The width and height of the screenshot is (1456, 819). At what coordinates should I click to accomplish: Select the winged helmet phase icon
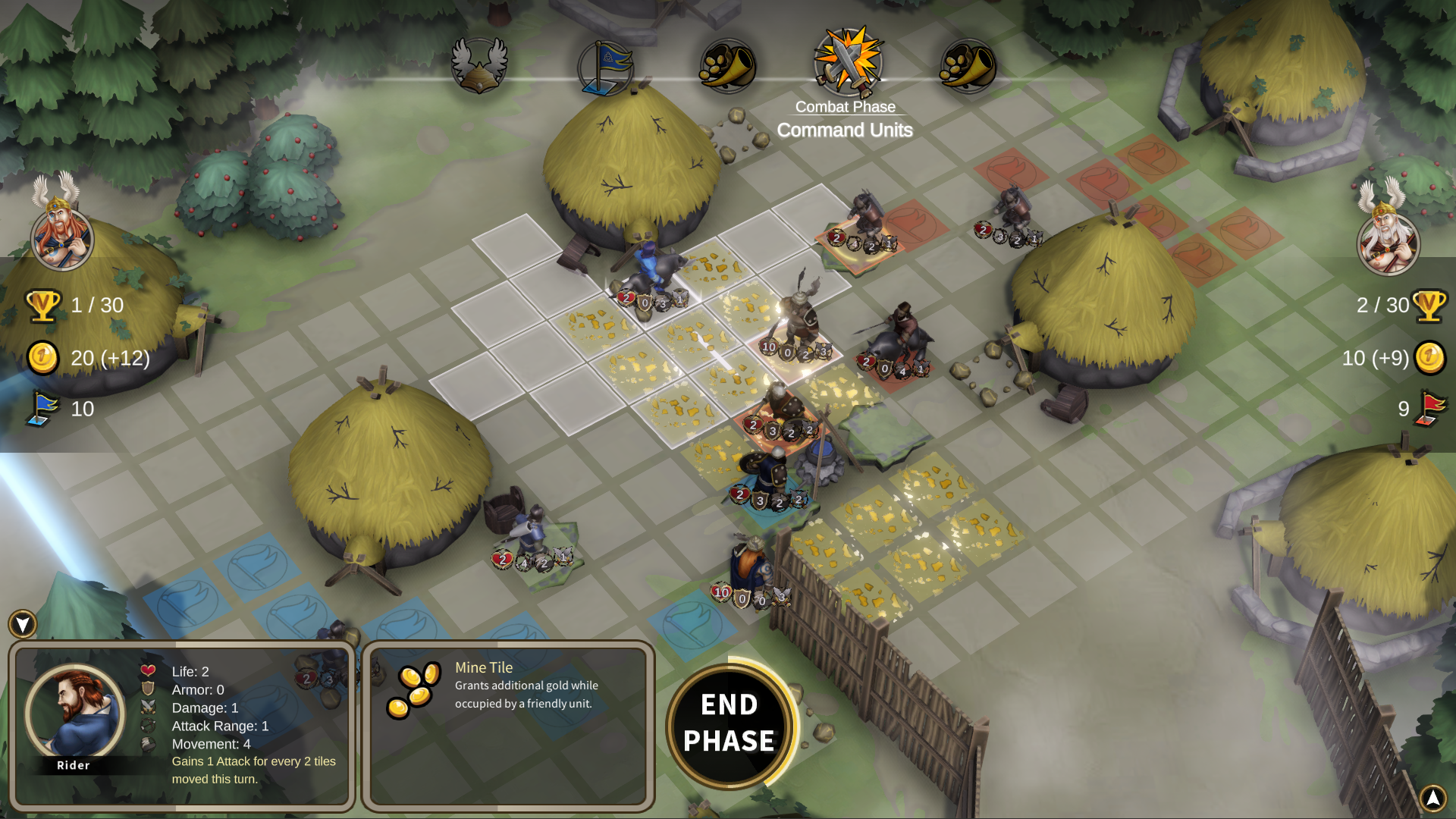click(x=479, y=65)
